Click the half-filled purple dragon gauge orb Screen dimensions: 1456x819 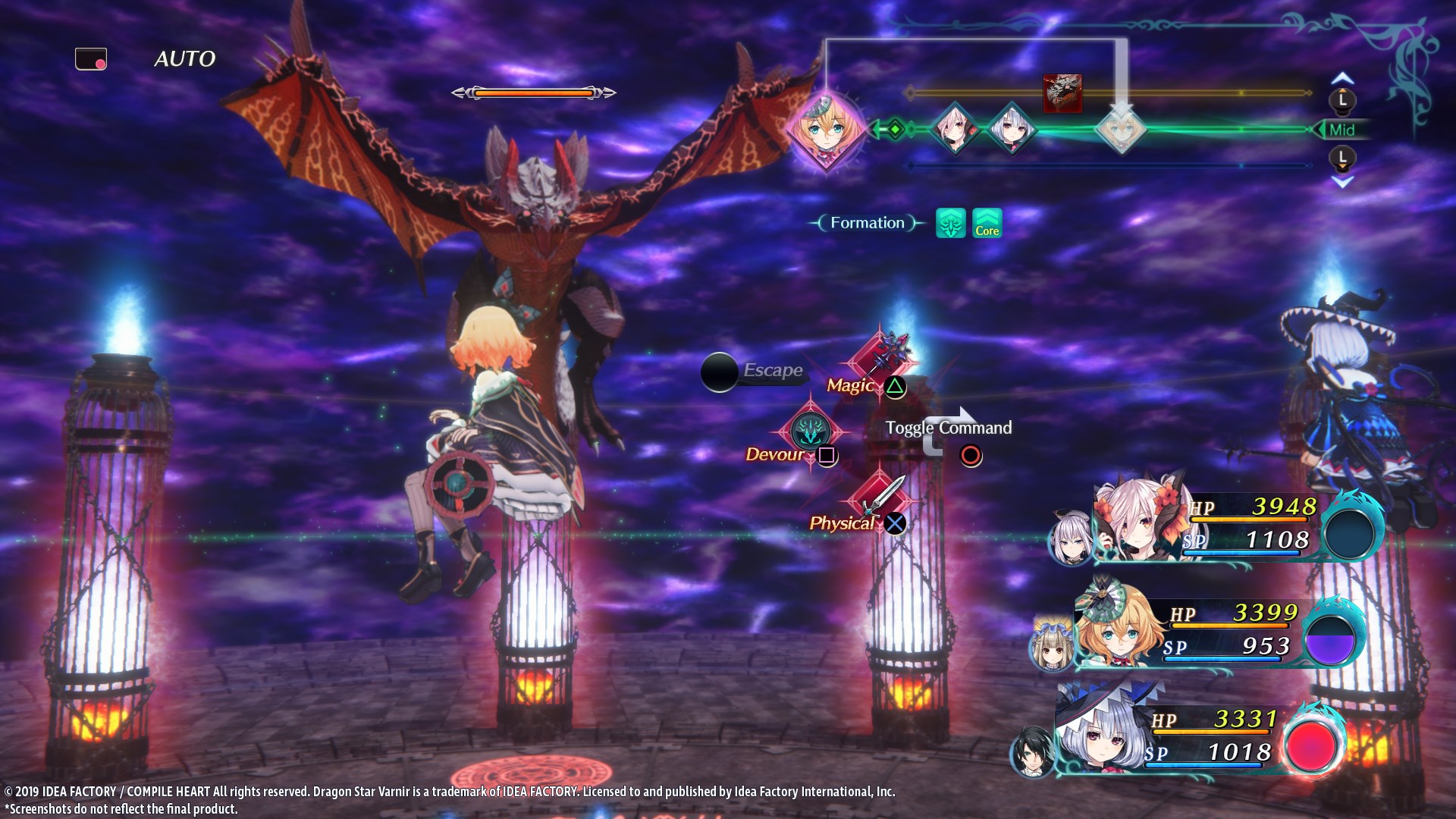pos(1331,639)
